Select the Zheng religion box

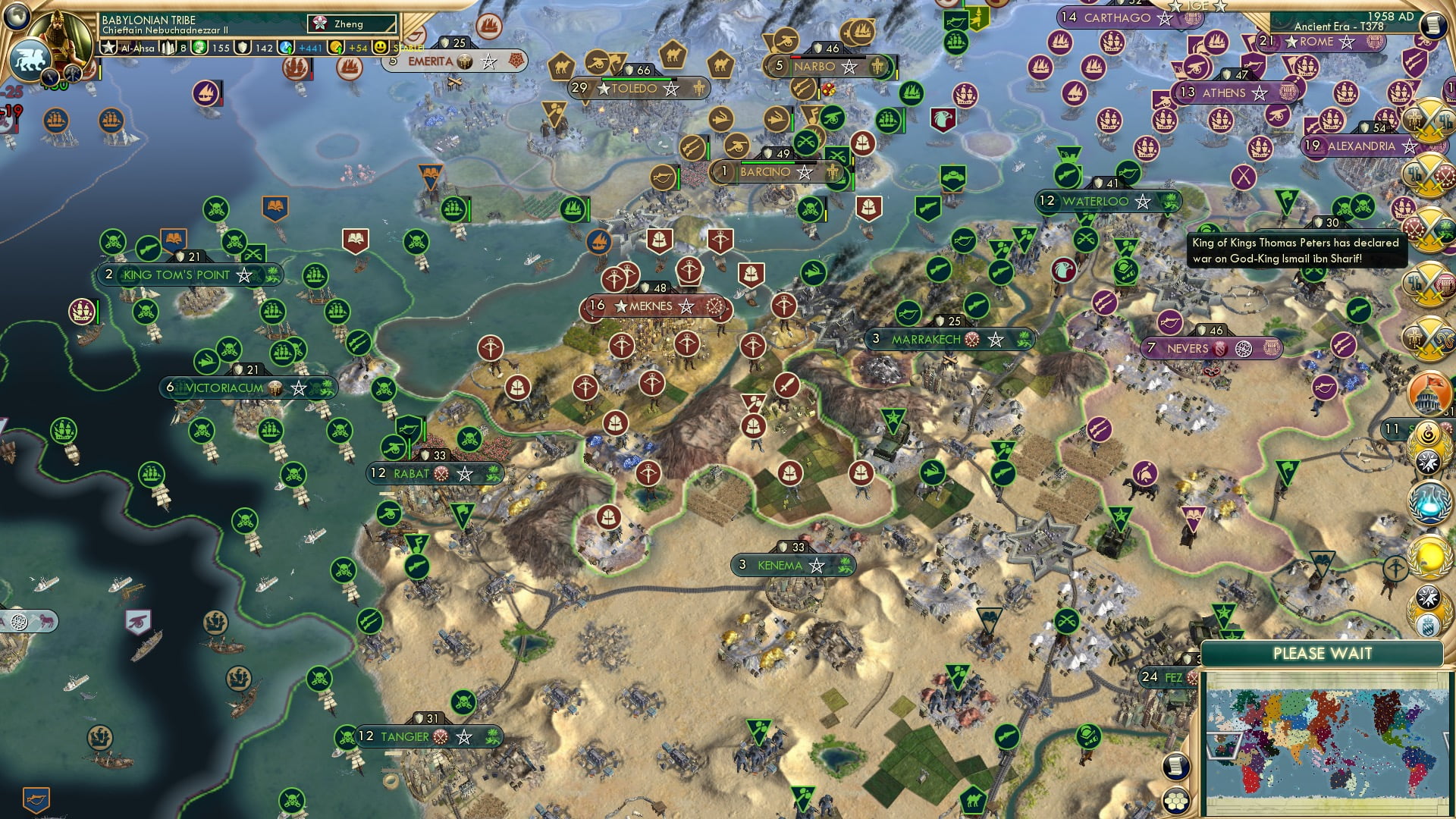click(352, 24)
